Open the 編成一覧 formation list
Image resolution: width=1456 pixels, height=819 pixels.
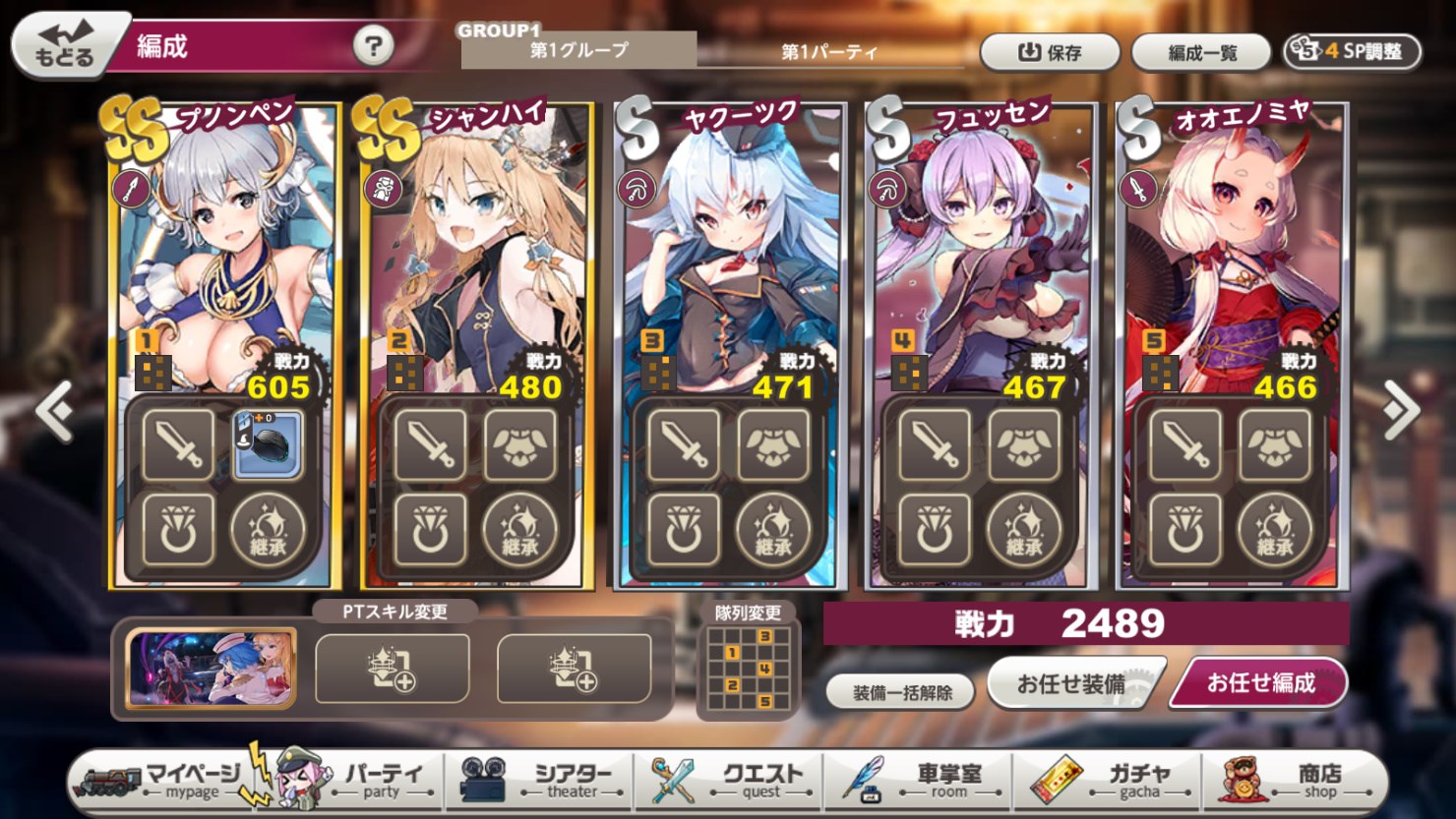tap(1200, 53)
